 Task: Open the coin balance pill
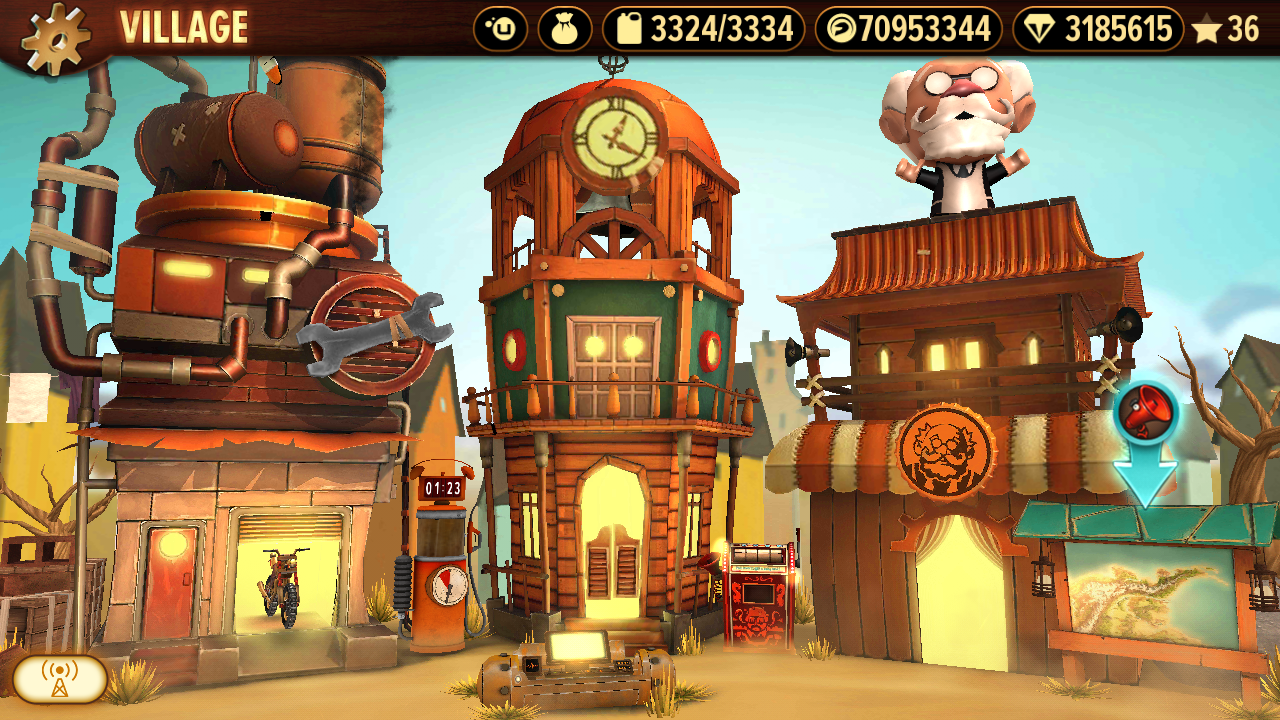coord(908,29)
